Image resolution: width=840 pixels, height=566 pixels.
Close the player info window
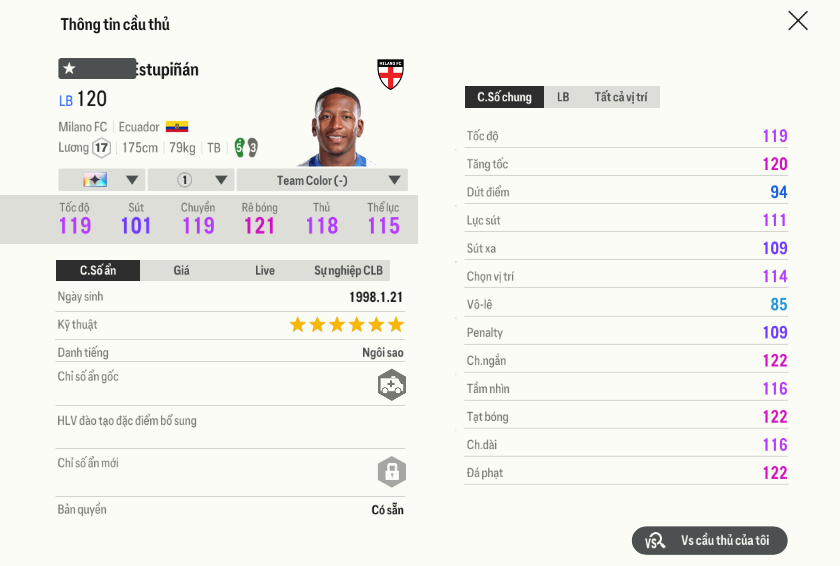click(797, 21)
